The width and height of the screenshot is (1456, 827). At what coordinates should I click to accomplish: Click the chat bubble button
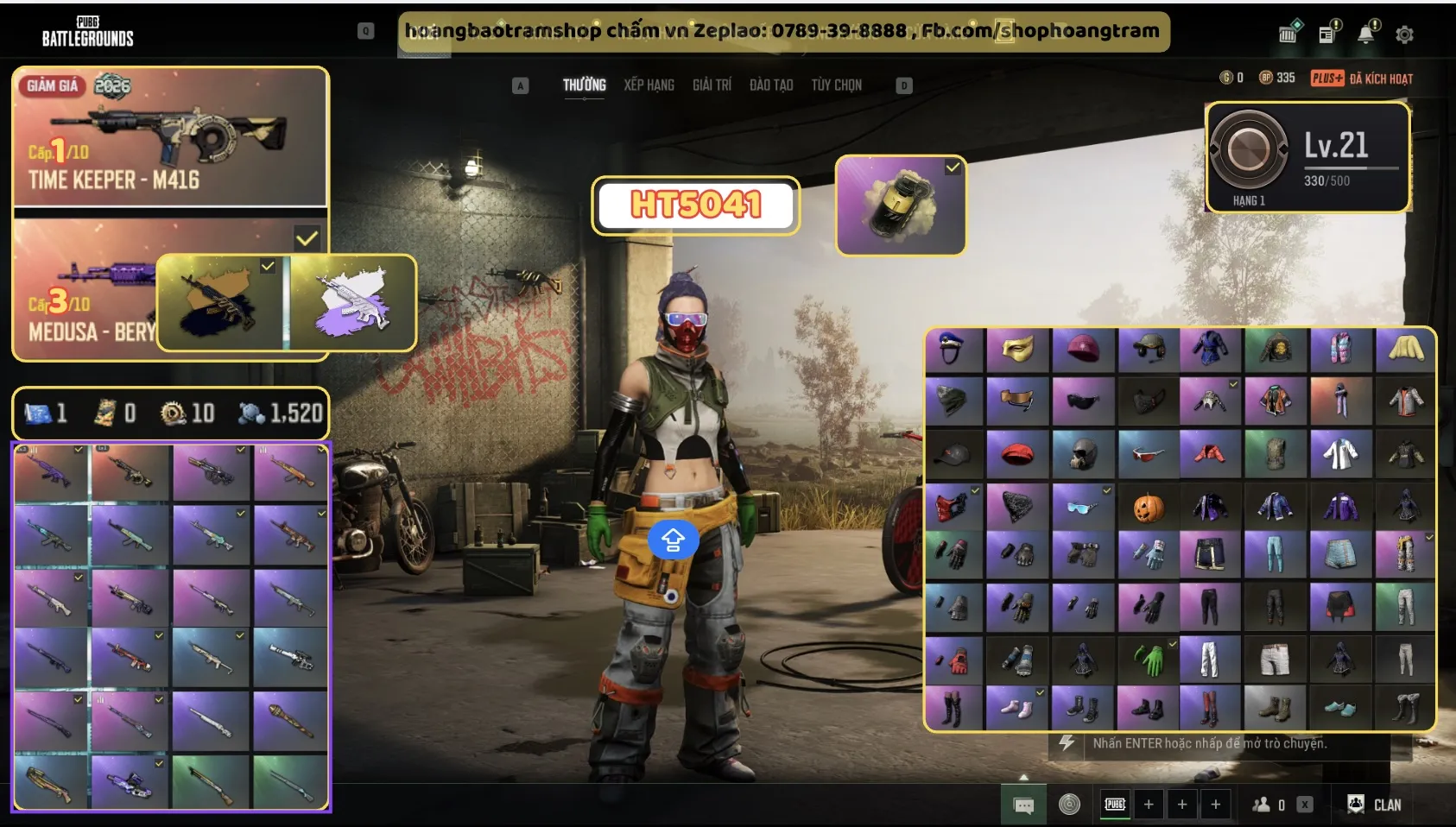click(1023, 805)
